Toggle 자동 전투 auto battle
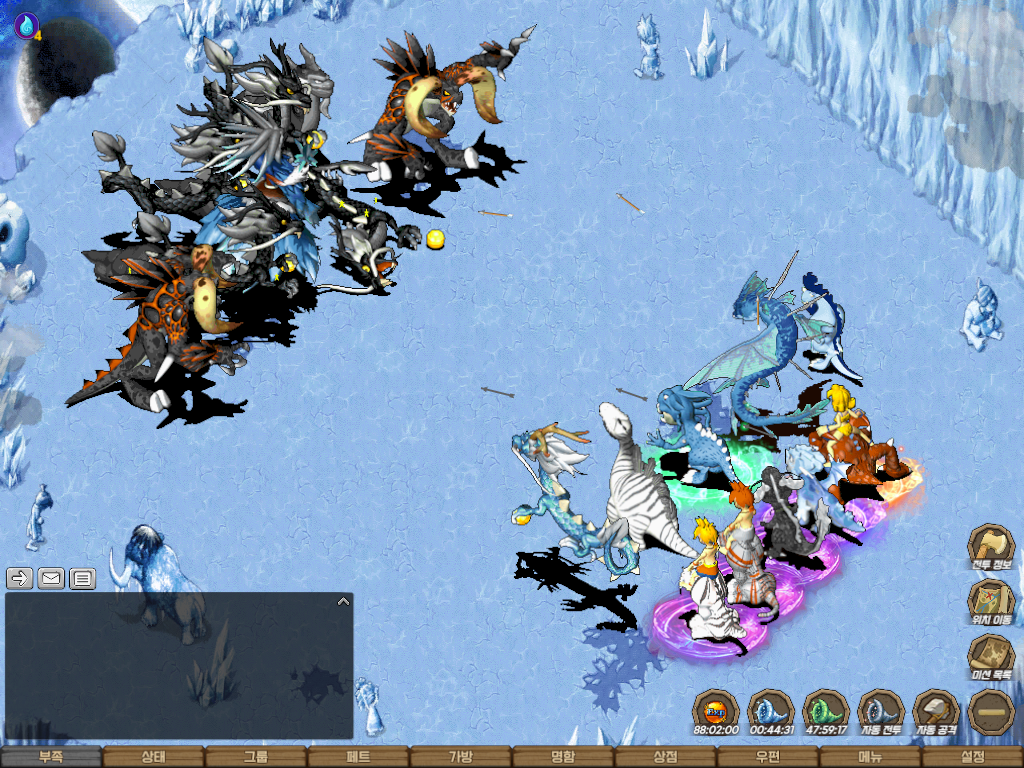1024x768 pixels. (x=881, y=711)
